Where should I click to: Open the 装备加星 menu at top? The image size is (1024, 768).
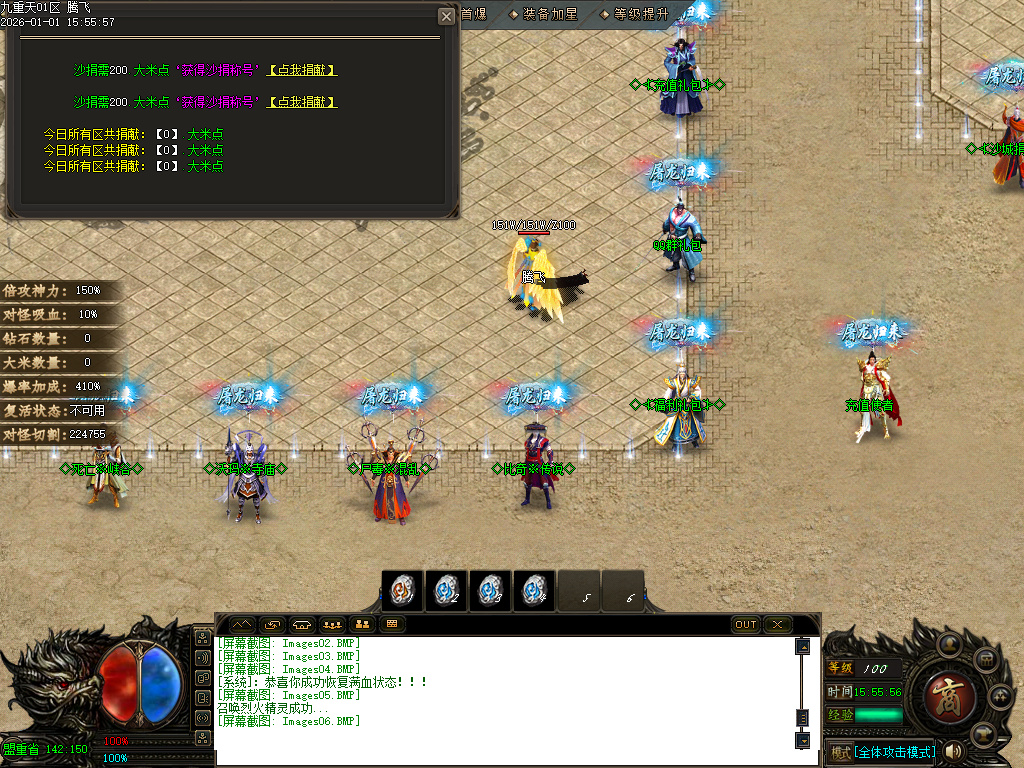[x=547, y=15]
